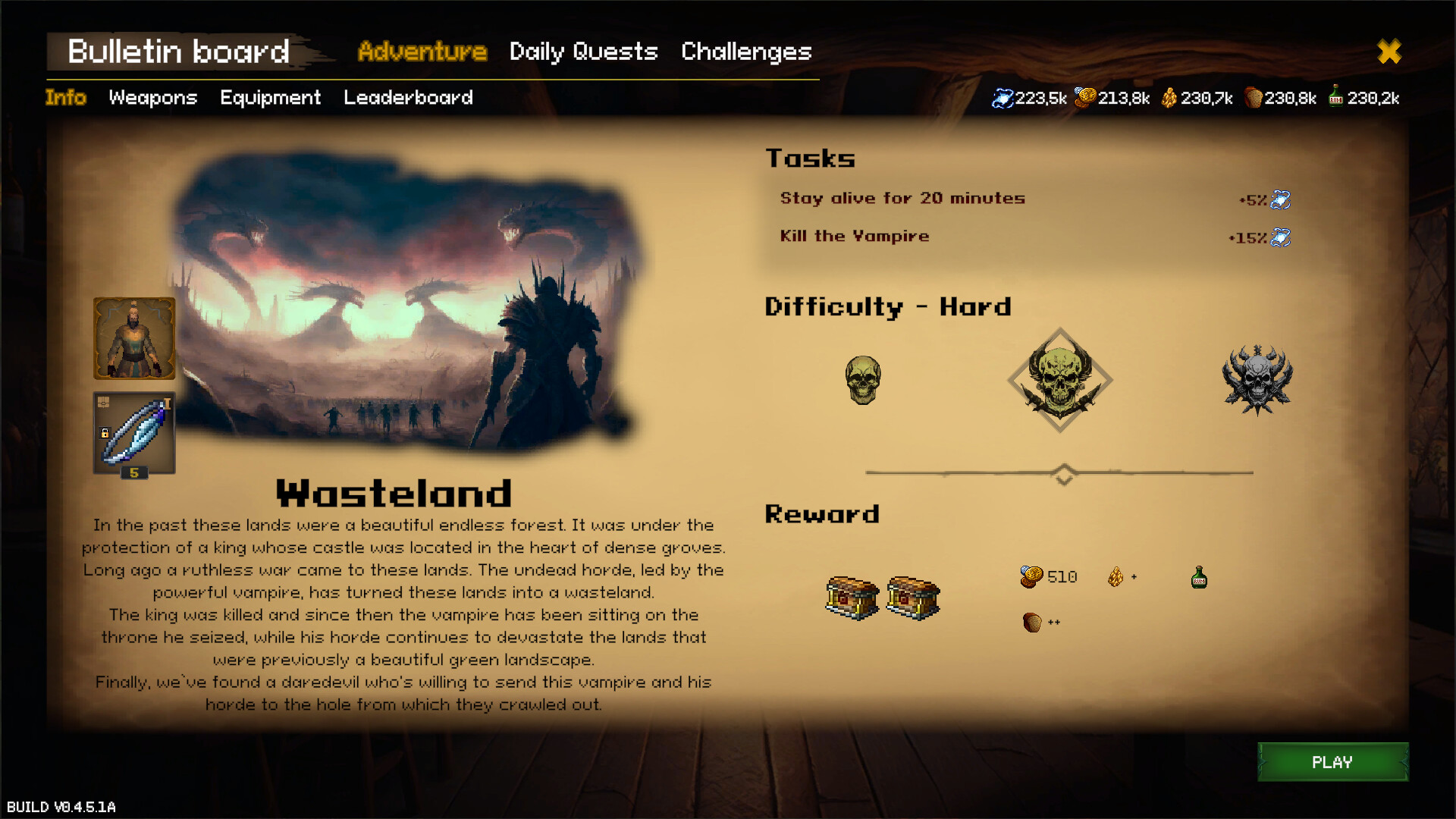Open the Leaderboard section

[408, 97]
